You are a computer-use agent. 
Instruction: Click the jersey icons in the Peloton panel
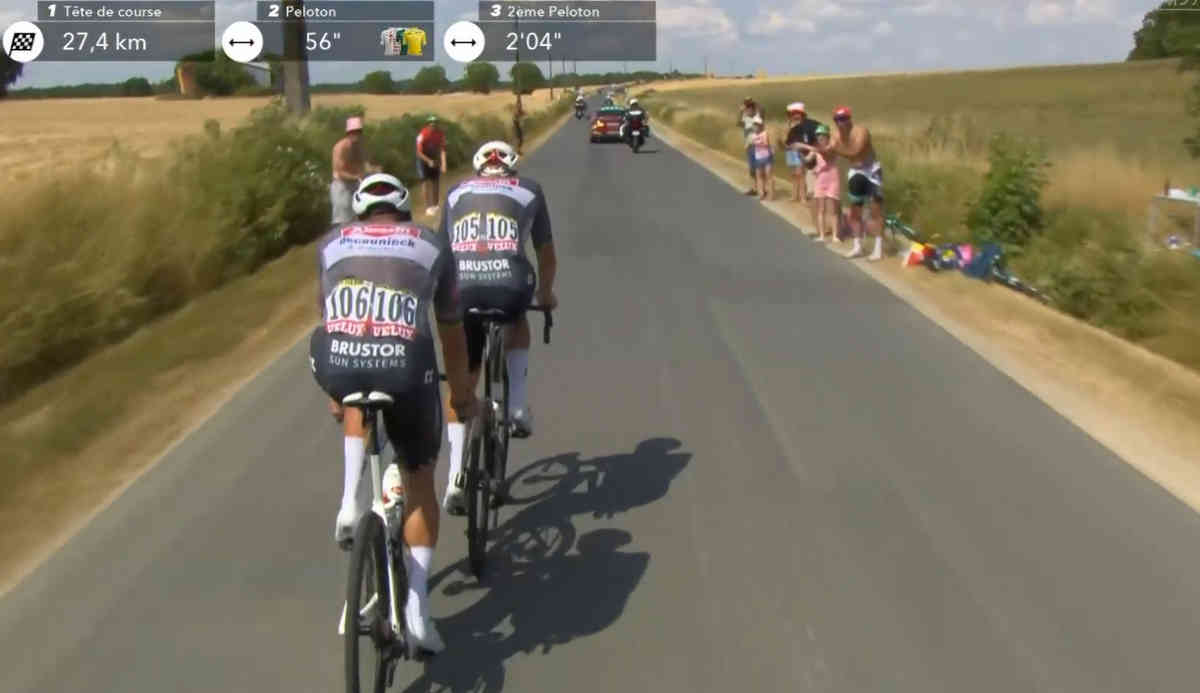click(x=404, y=42)
